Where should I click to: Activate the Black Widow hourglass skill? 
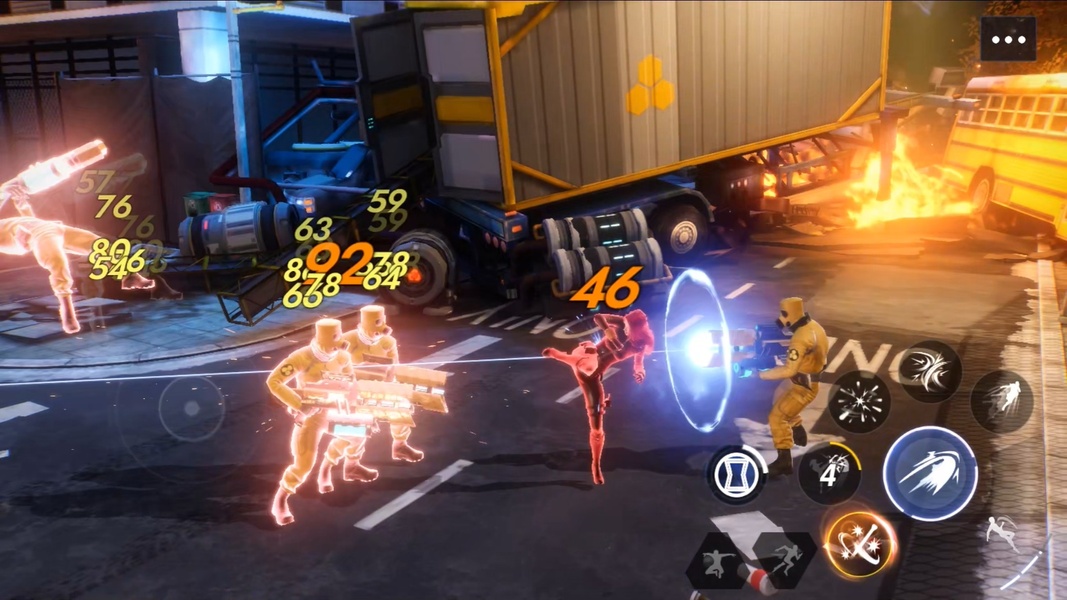[x=737, y=474]
